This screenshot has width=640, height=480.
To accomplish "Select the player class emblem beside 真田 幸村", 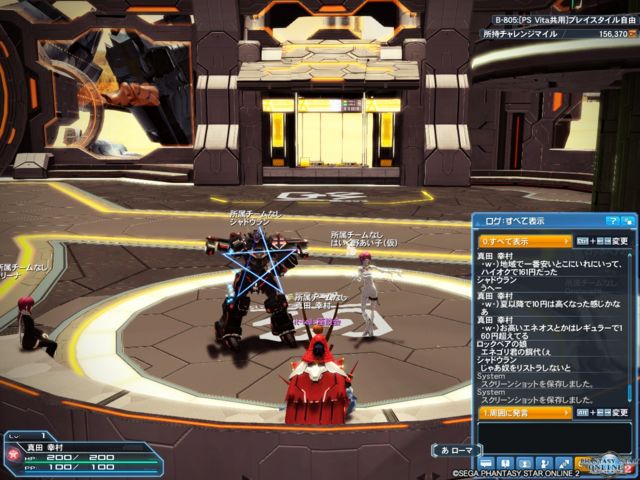I will (16, 456).
